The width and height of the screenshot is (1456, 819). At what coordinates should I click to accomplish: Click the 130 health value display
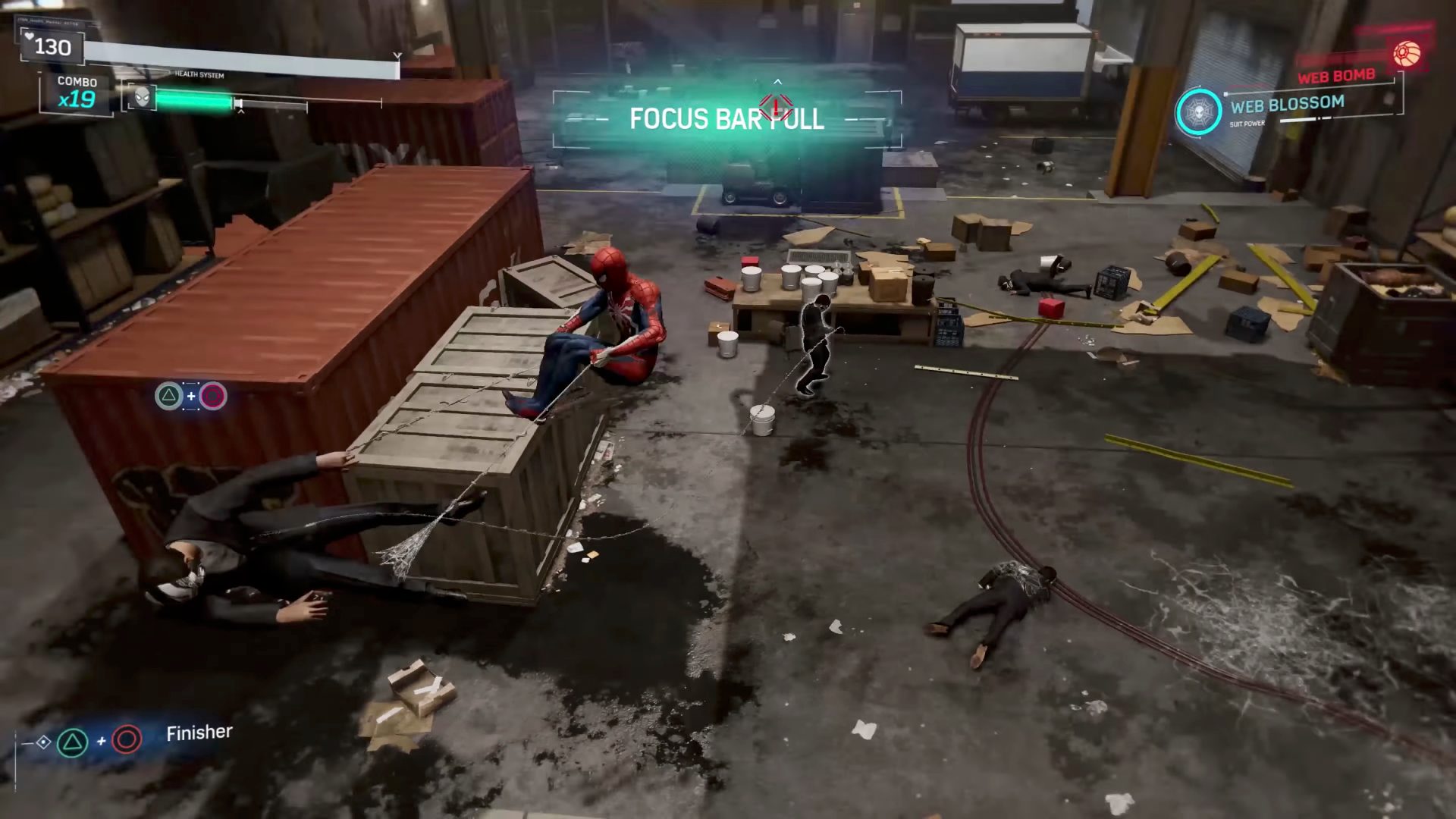(52, 47)
